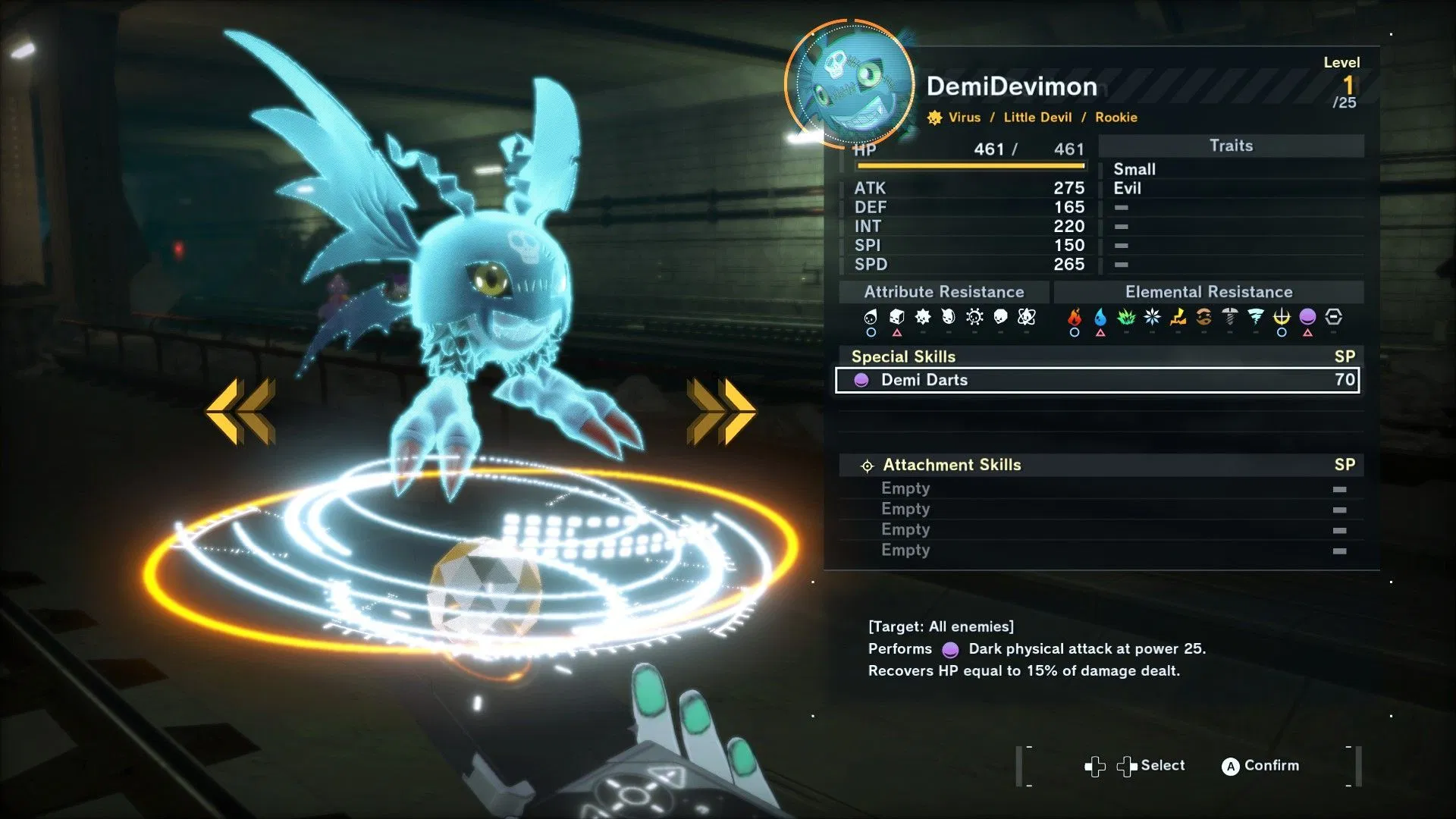Click the Special Skills header
The image size is (1456, 819).
point(903,356)
